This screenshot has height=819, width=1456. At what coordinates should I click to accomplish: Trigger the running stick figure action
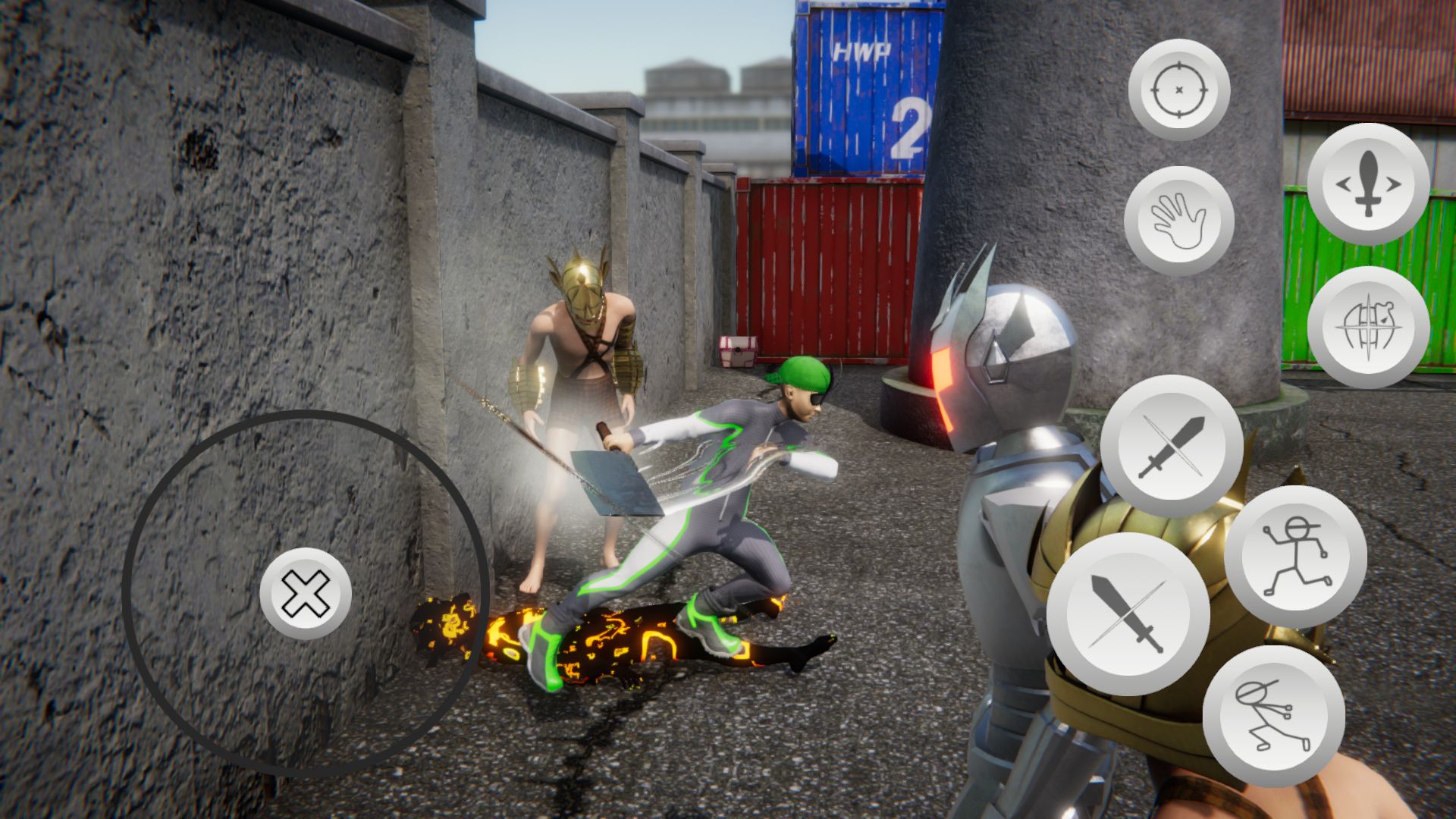point(1295,557)
